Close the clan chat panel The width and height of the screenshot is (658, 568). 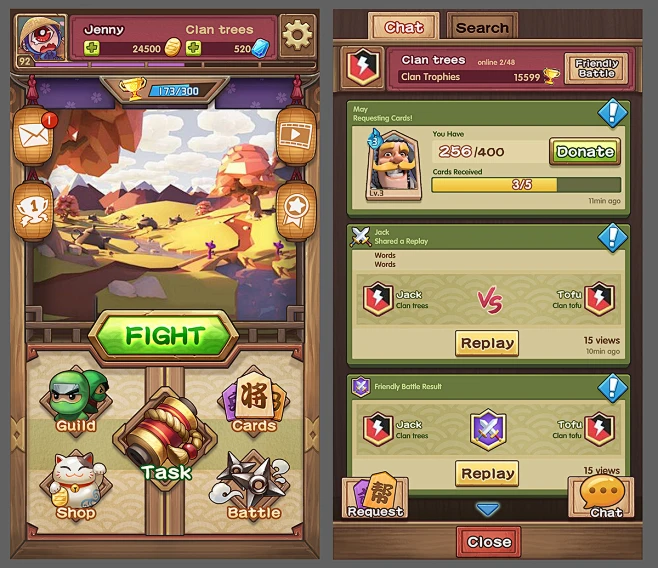[488, 542]
